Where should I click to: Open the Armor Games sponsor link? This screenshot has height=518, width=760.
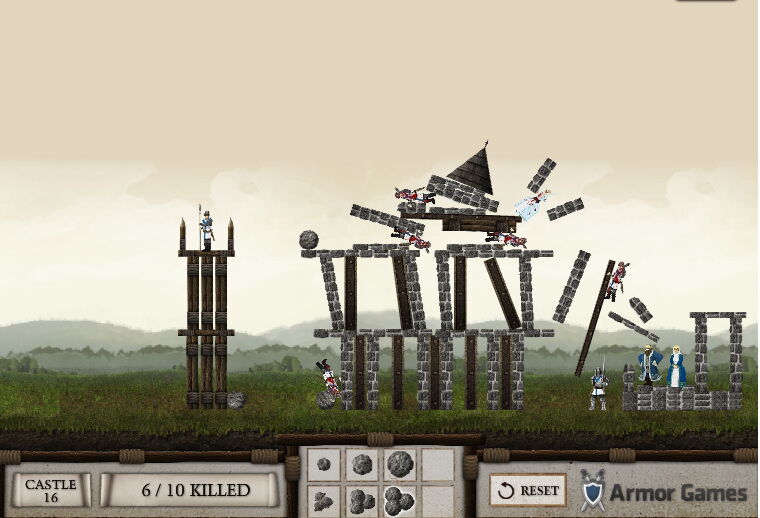[664, 491]
